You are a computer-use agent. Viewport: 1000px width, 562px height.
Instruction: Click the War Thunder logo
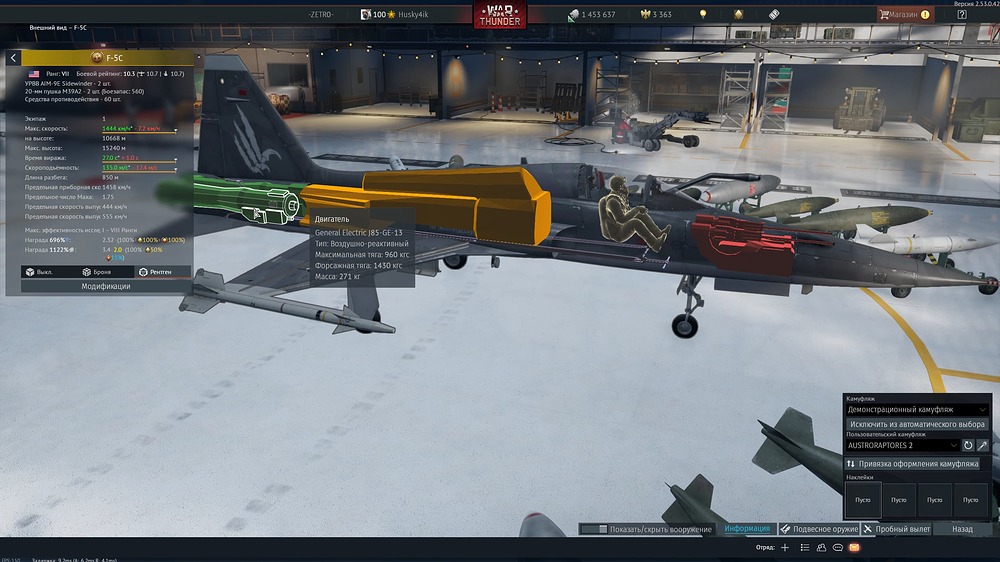[x=500, y=17]
